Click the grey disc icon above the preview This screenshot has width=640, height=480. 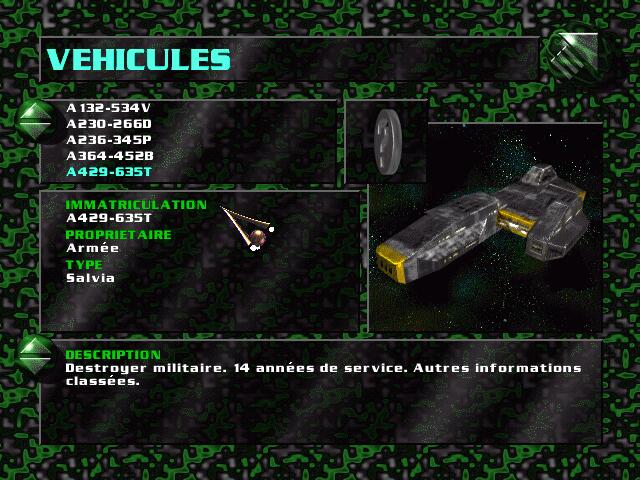[x=385, y=140]
